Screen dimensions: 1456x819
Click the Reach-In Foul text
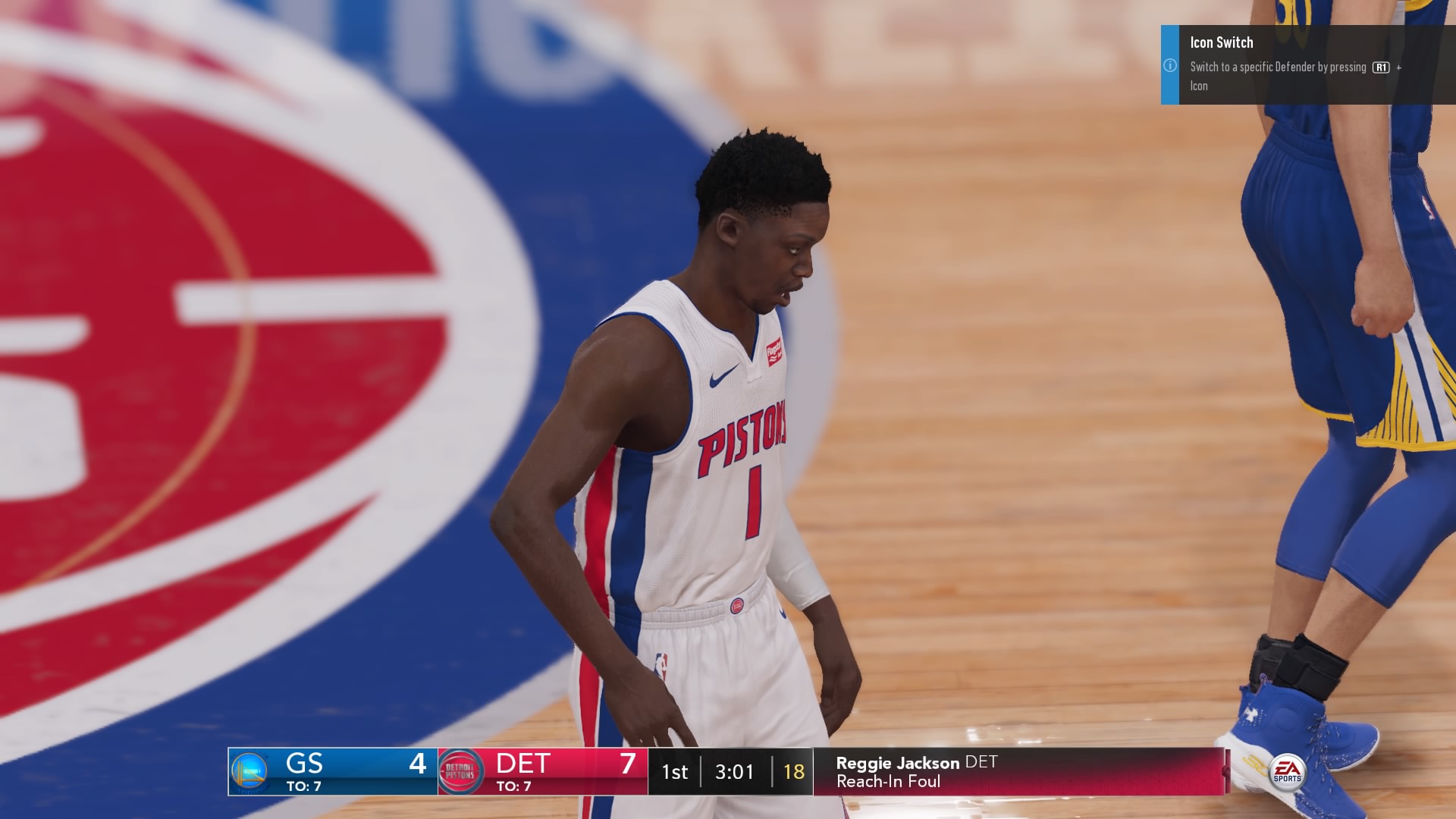pyautogui.click(x=888, y=783)
